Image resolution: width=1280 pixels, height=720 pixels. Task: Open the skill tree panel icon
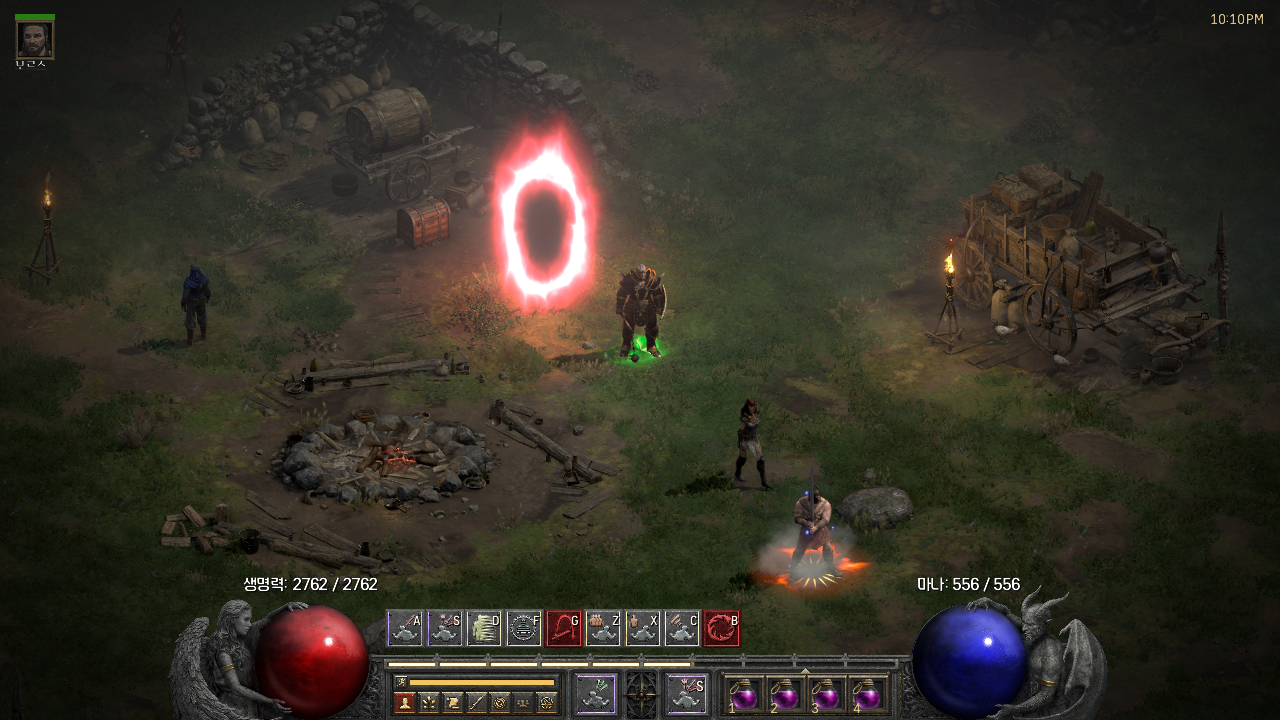(428, 702)
